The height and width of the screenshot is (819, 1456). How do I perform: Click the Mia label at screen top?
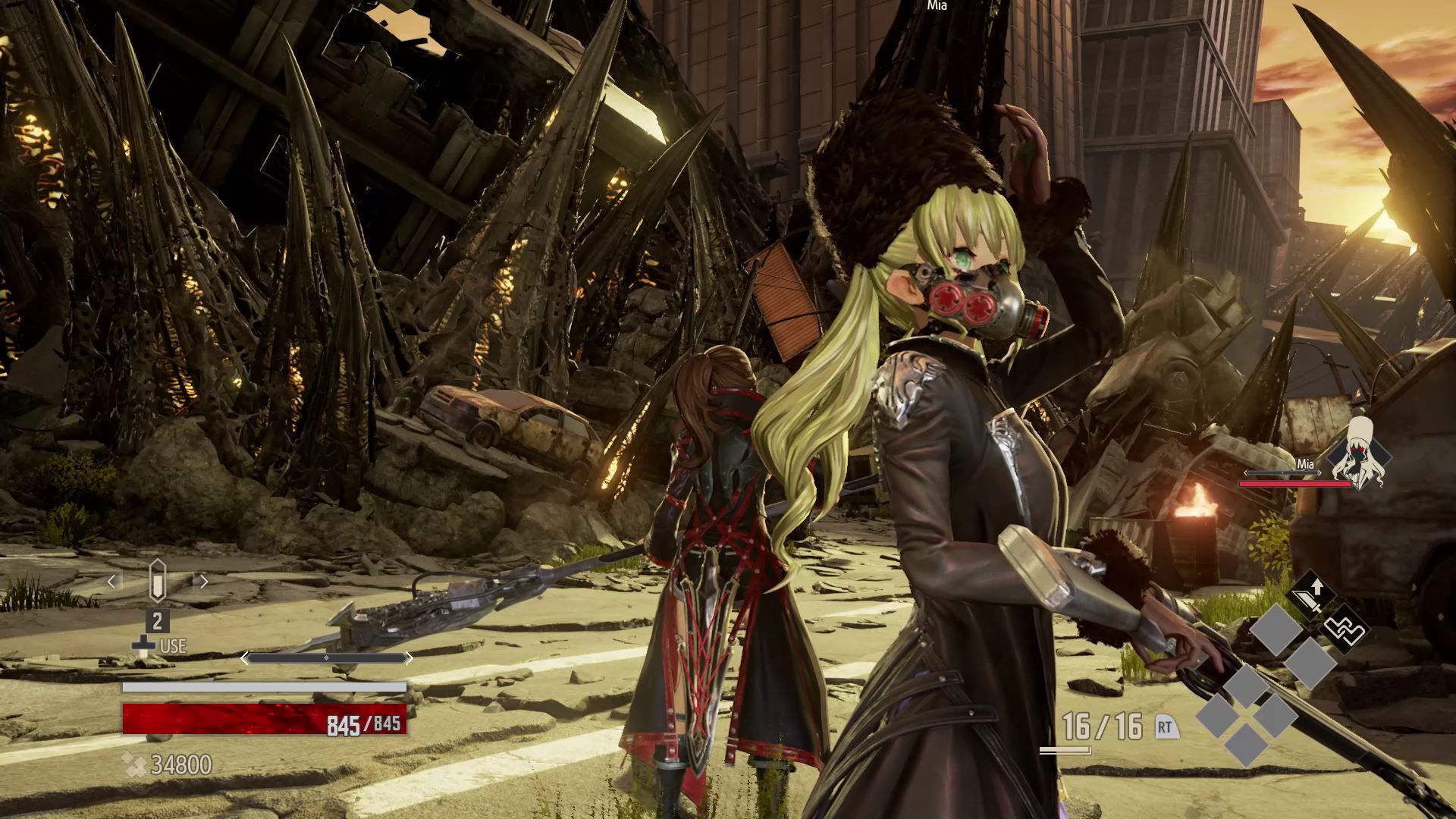click(x=937, y=6)
